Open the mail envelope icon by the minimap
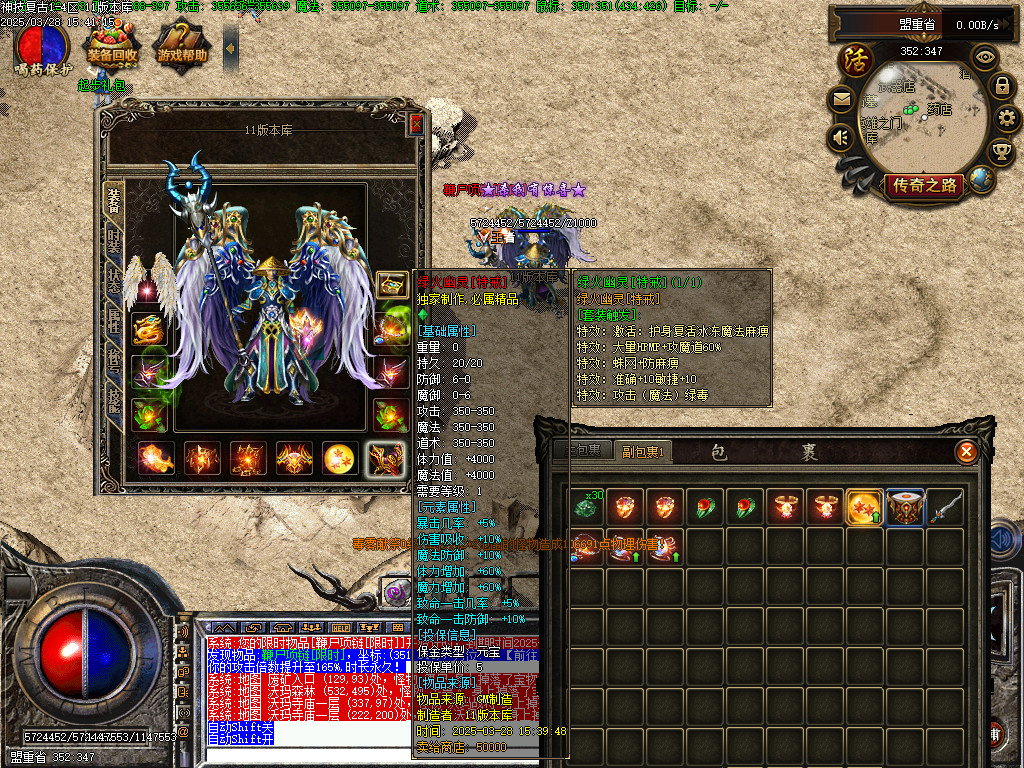Image resolution: width=1024 pixels, height=768 pixels. (x=841, y=99)
